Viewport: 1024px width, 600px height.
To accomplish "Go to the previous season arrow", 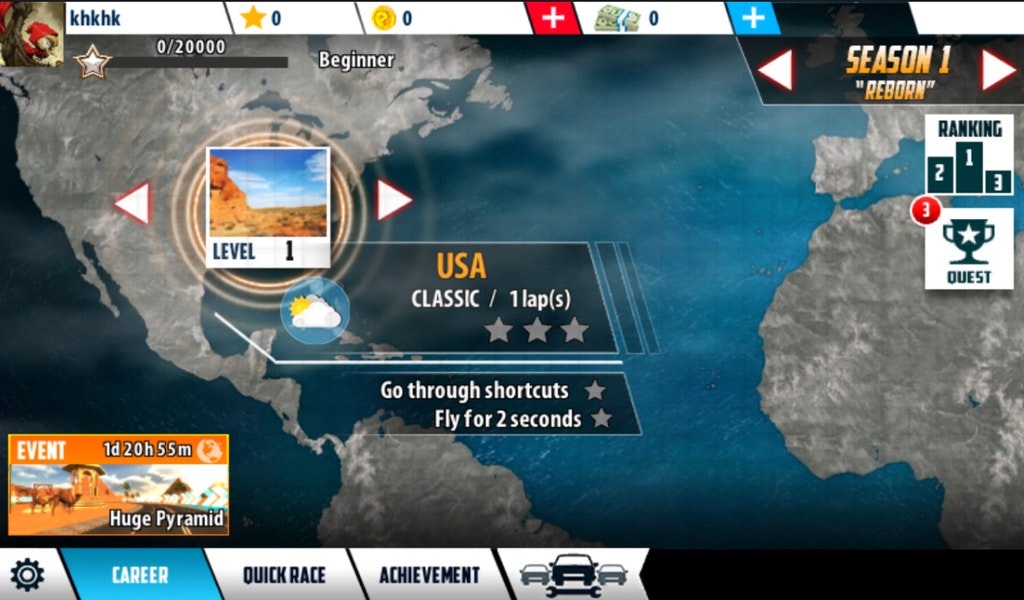I will pyautogui.click(x=775, y=70).
